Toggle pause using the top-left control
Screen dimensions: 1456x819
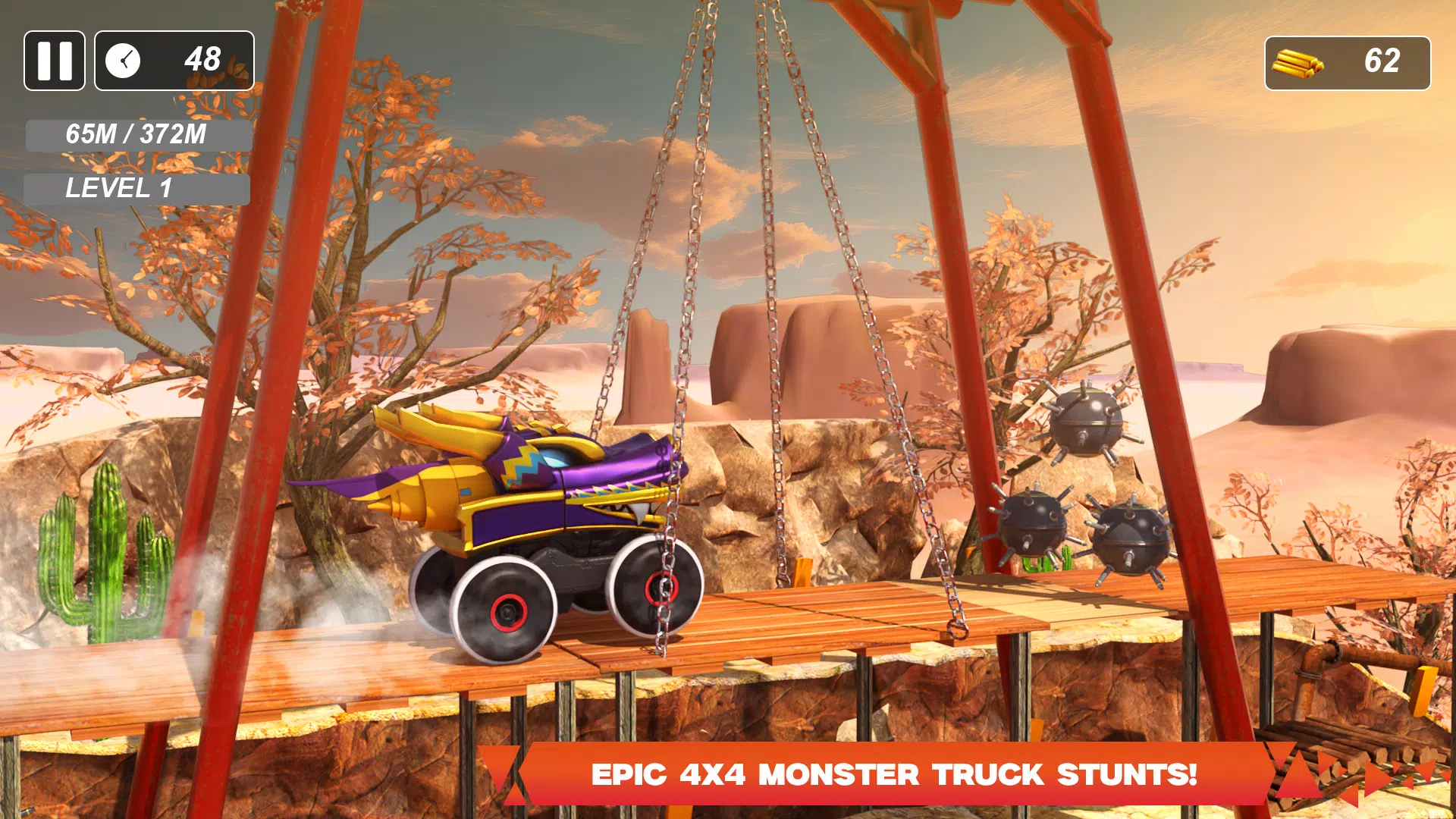click(54, 60)
